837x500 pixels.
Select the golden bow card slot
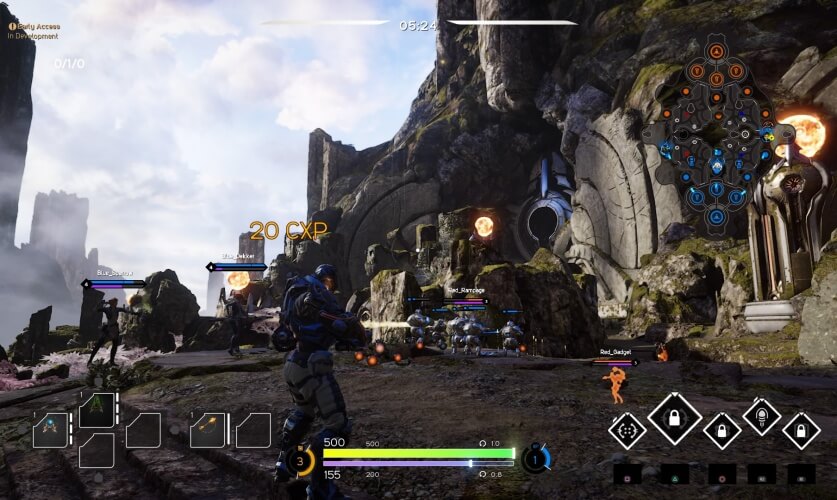208,430
